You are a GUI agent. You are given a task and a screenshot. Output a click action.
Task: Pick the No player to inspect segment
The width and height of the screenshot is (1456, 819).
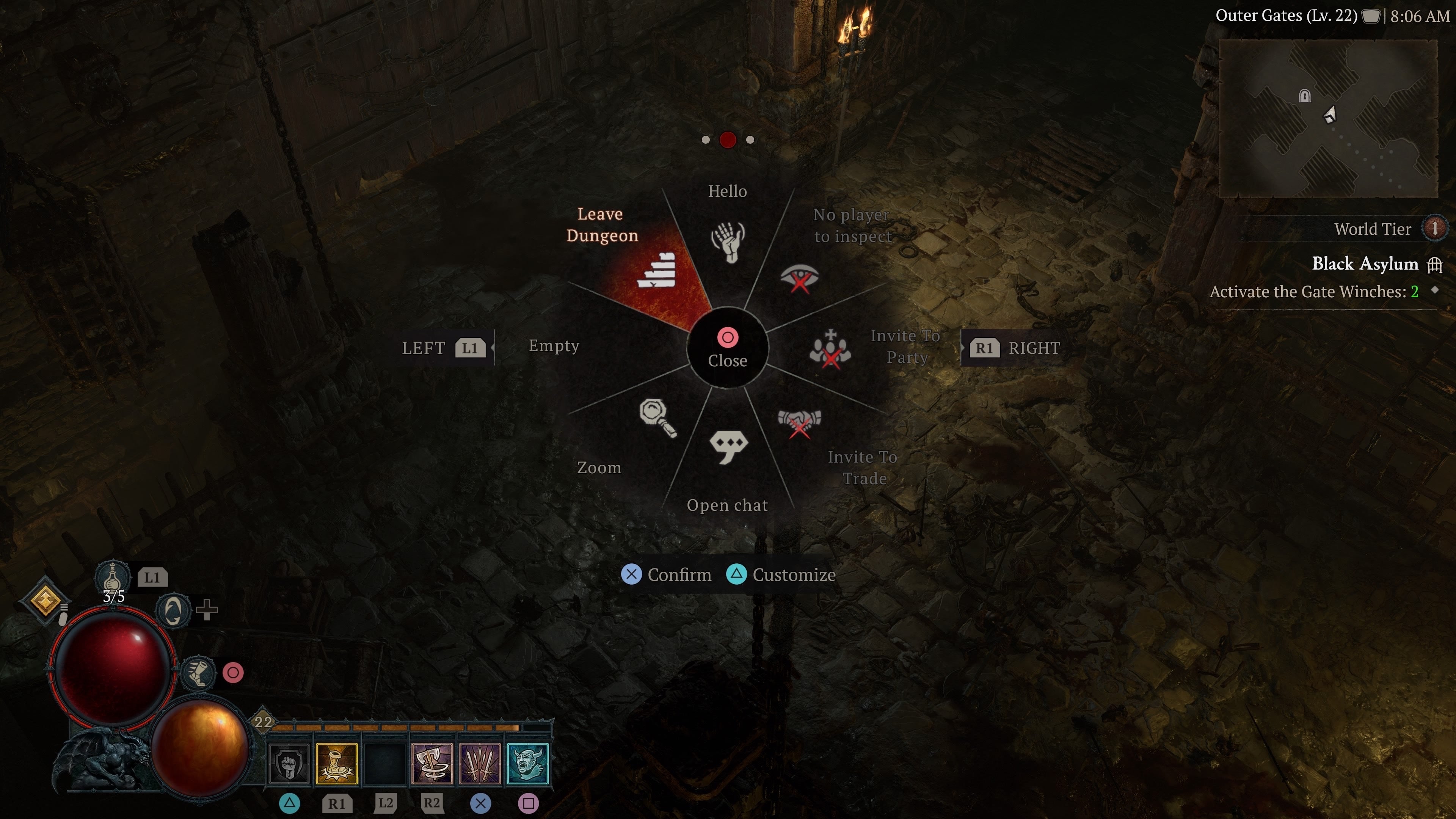[x=799, y=278]
